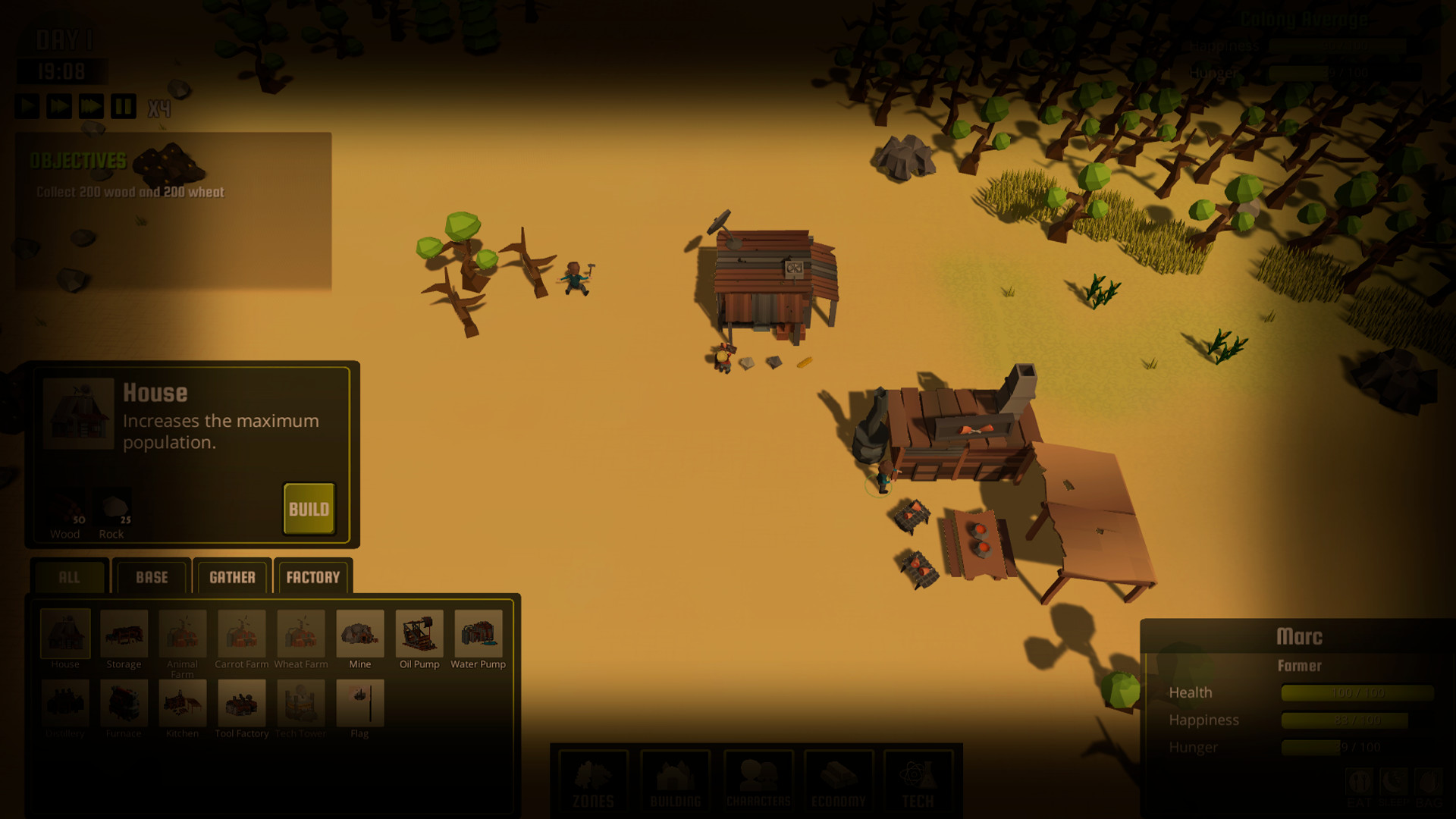Click the BUILD button for the House
The height and width of the screenshot is (819, 1456).
[309, 509]
